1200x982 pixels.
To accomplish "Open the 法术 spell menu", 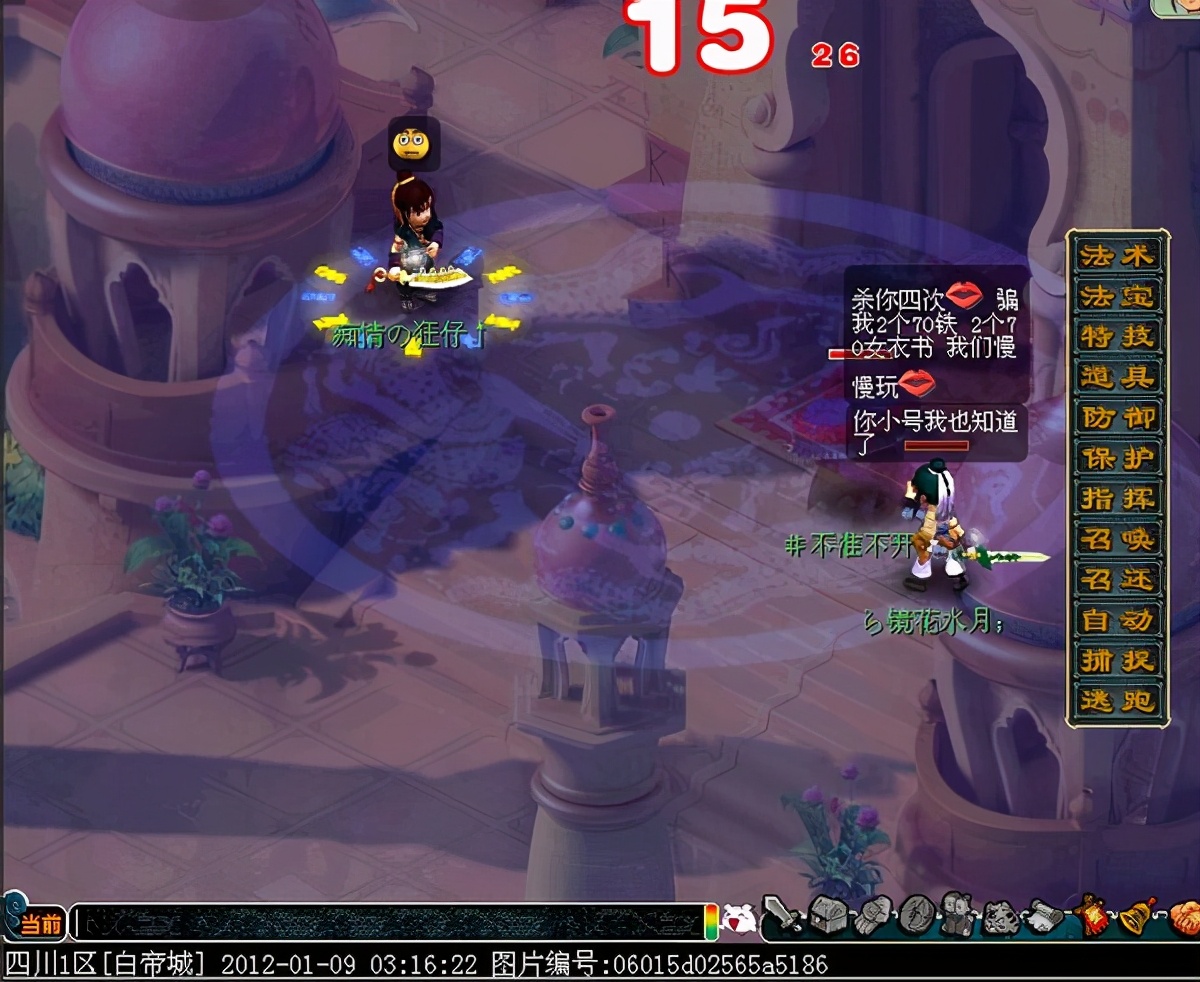I will pyautogui.click(x=1118, y=255).
